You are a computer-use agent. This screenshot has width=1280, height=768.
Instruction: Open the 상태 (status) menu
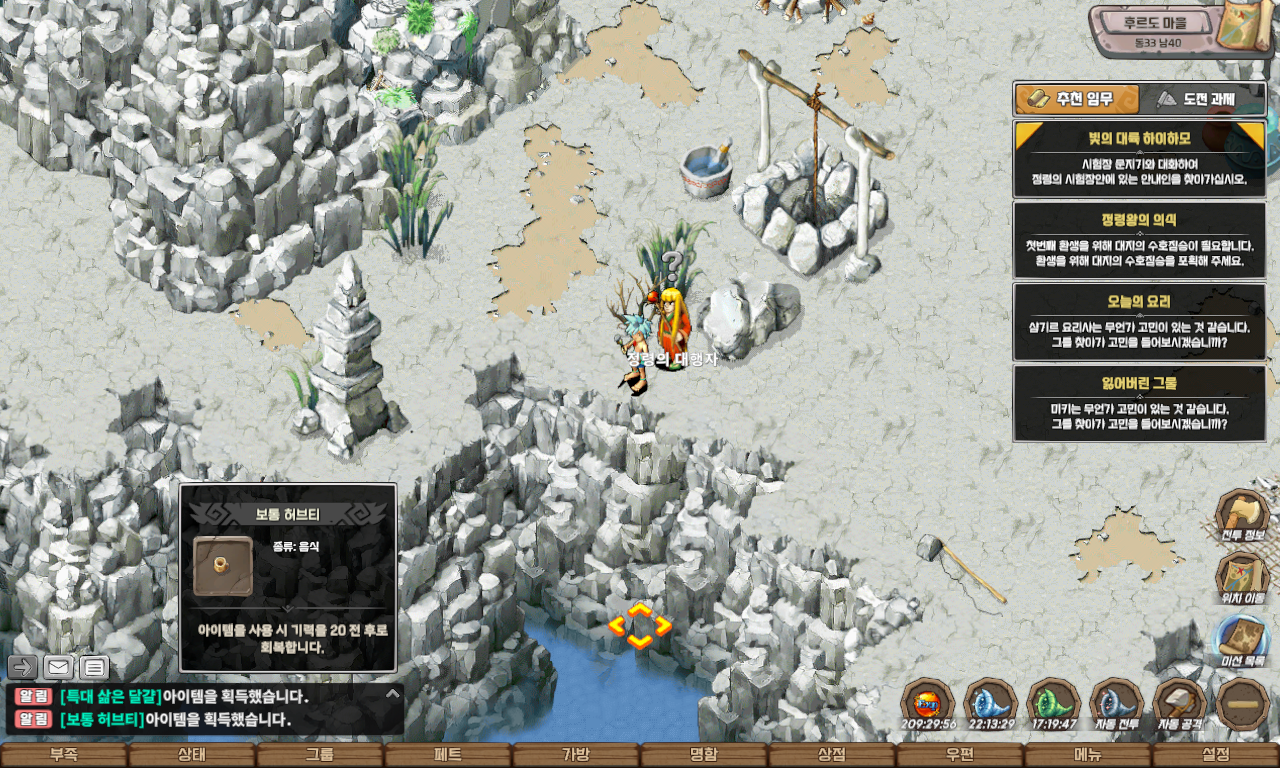(192, 756)
